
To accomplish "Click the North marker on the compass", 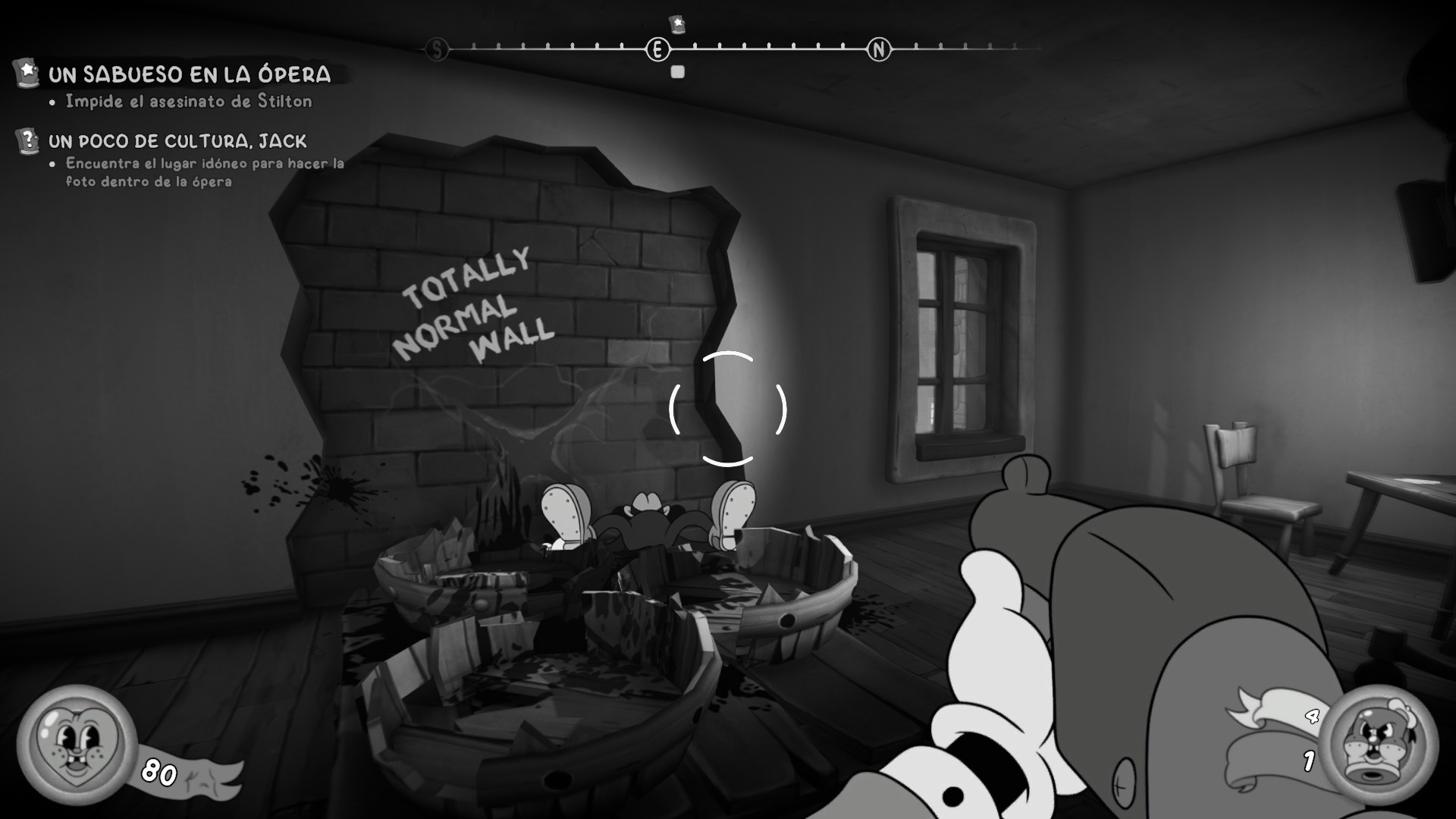I will [878, 50].
